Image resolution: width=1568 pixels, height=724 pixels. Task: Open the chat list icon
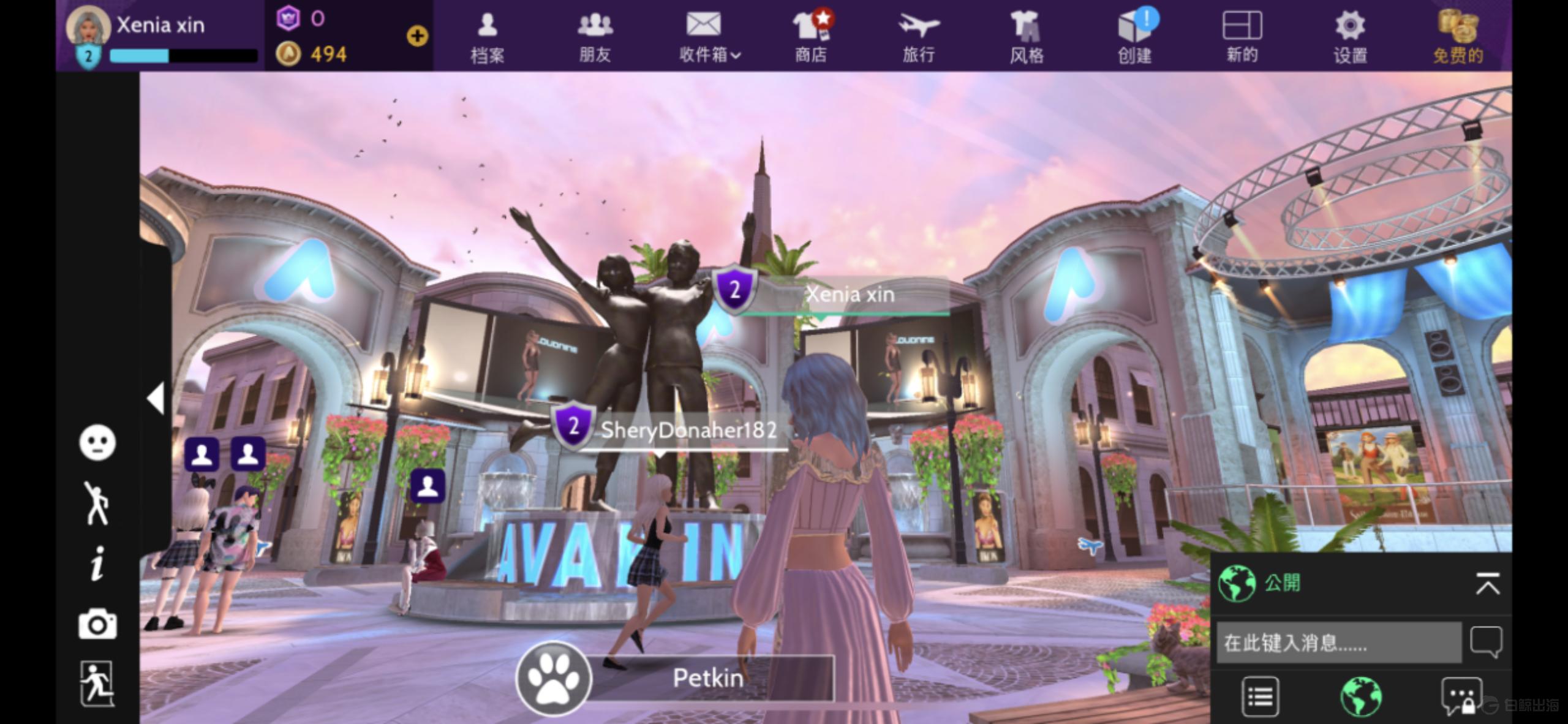click(1260, 696)
